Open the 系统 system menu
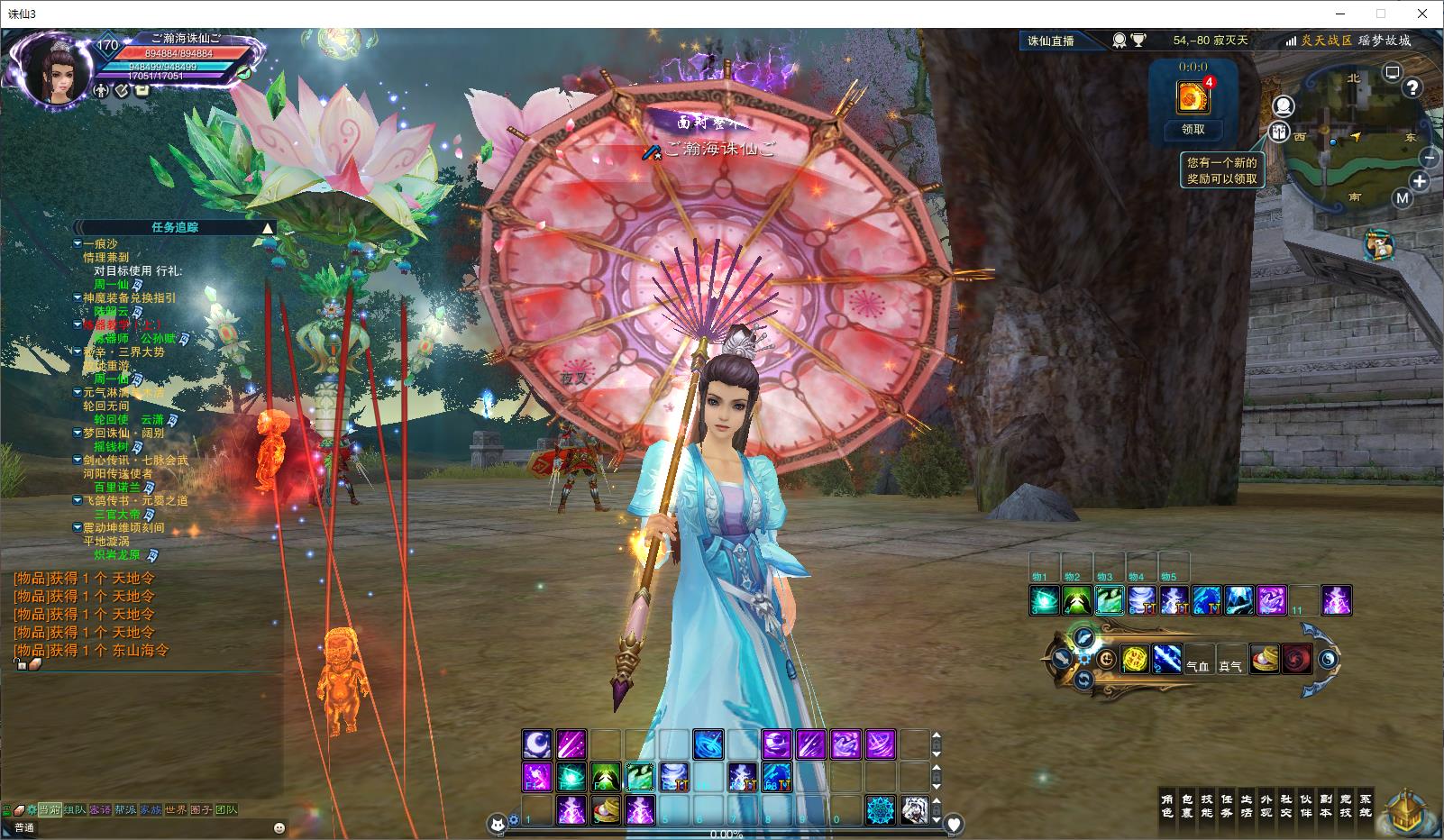Screen dimensions: 1444x840 (1366, 806)
